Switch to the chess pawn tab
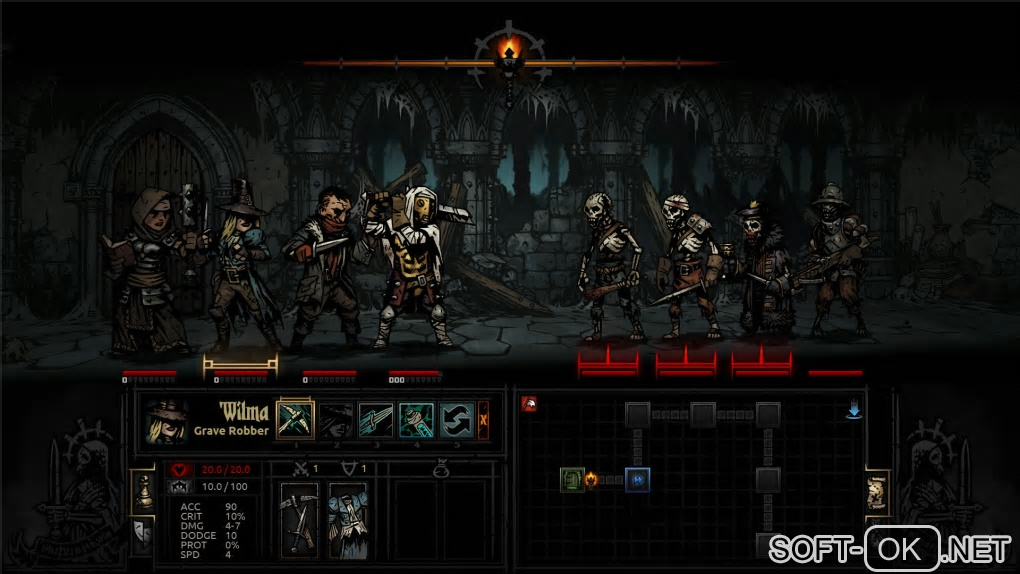Viewport: 1020px width, 574px height. point(143,492)
